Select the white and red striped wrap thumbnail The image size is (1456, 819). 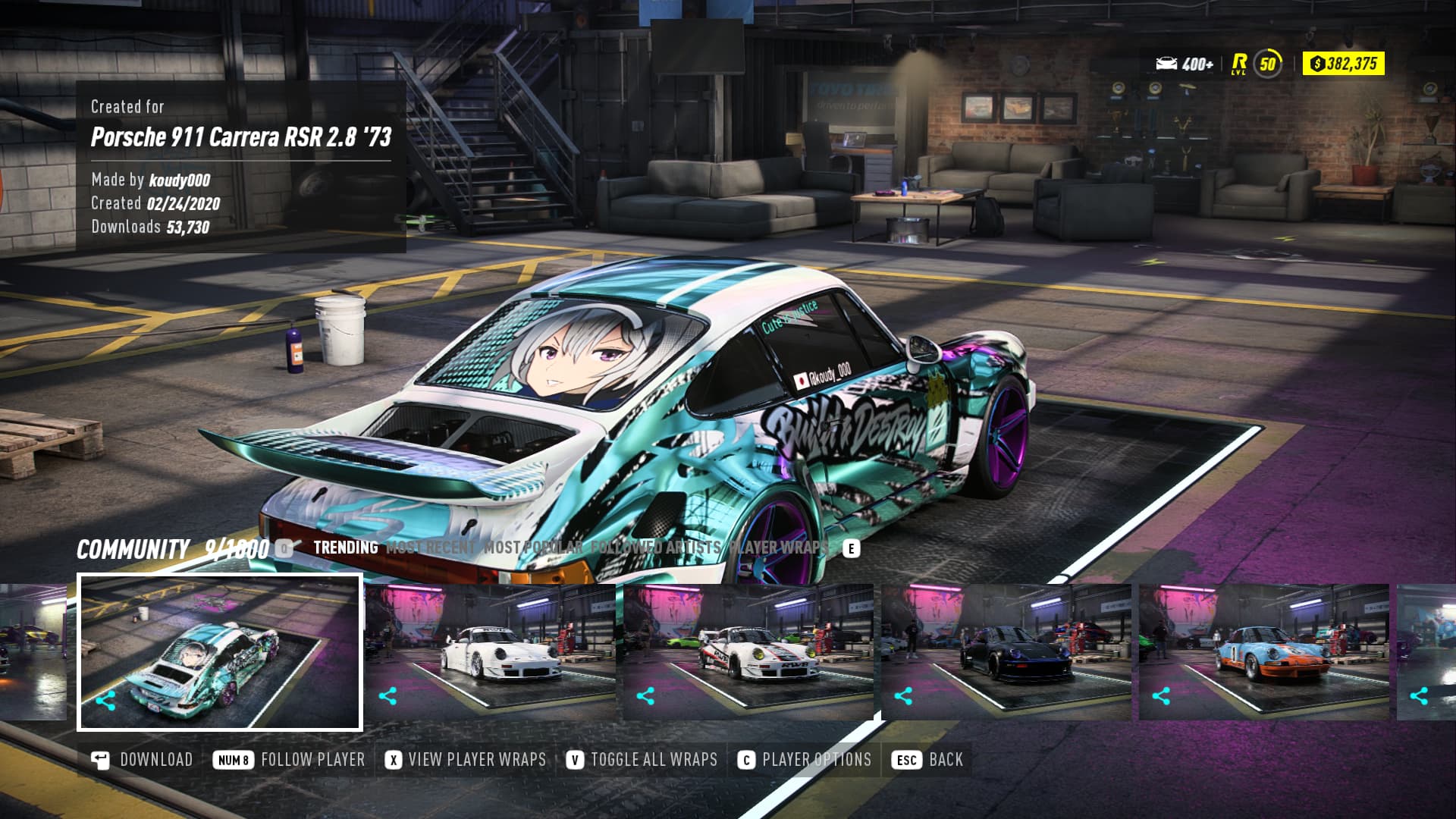point(749,653)
